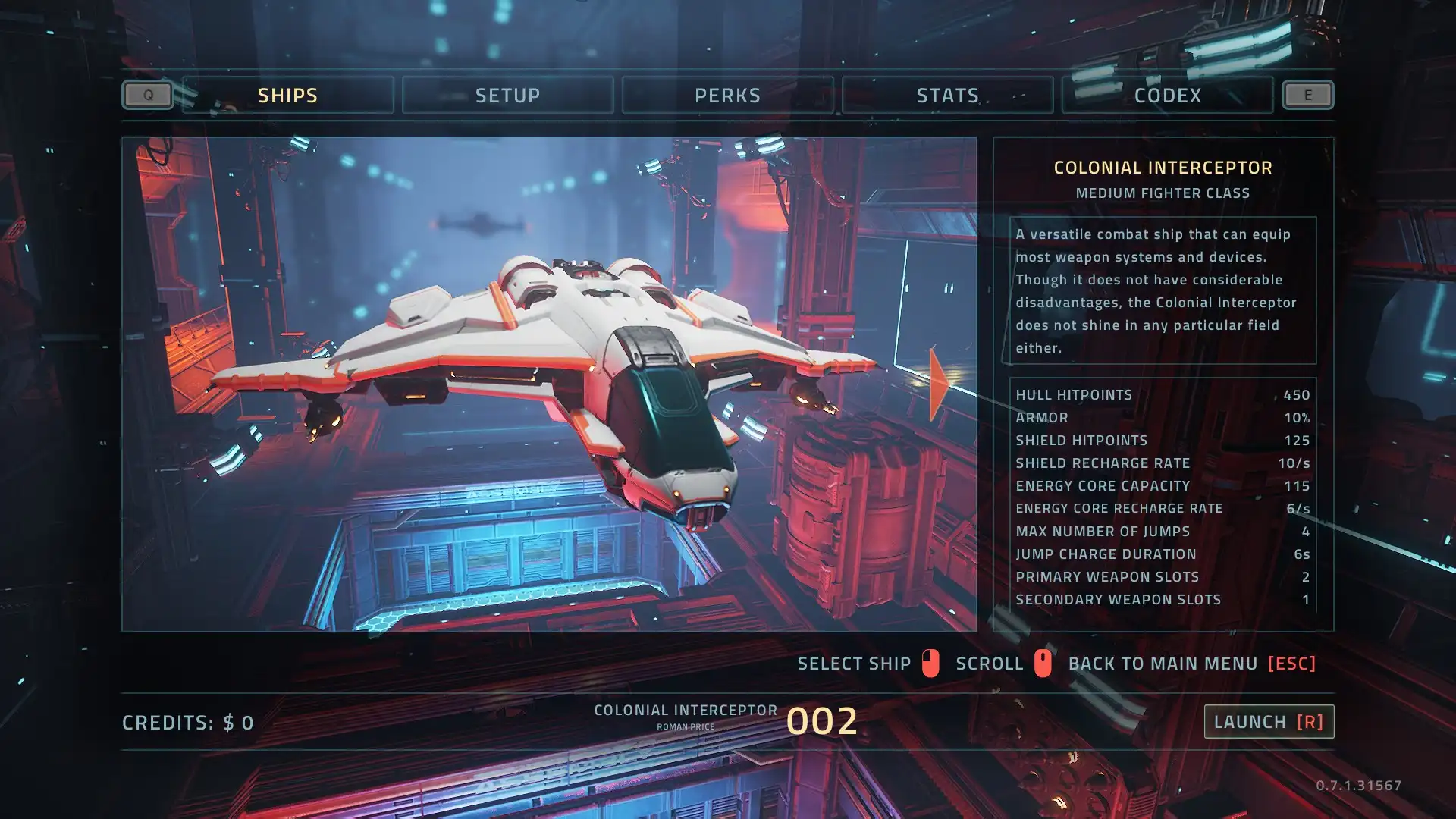Open the CODEX tab
This screenshot has width=1456, height=819.
(x=1167, y=95)
